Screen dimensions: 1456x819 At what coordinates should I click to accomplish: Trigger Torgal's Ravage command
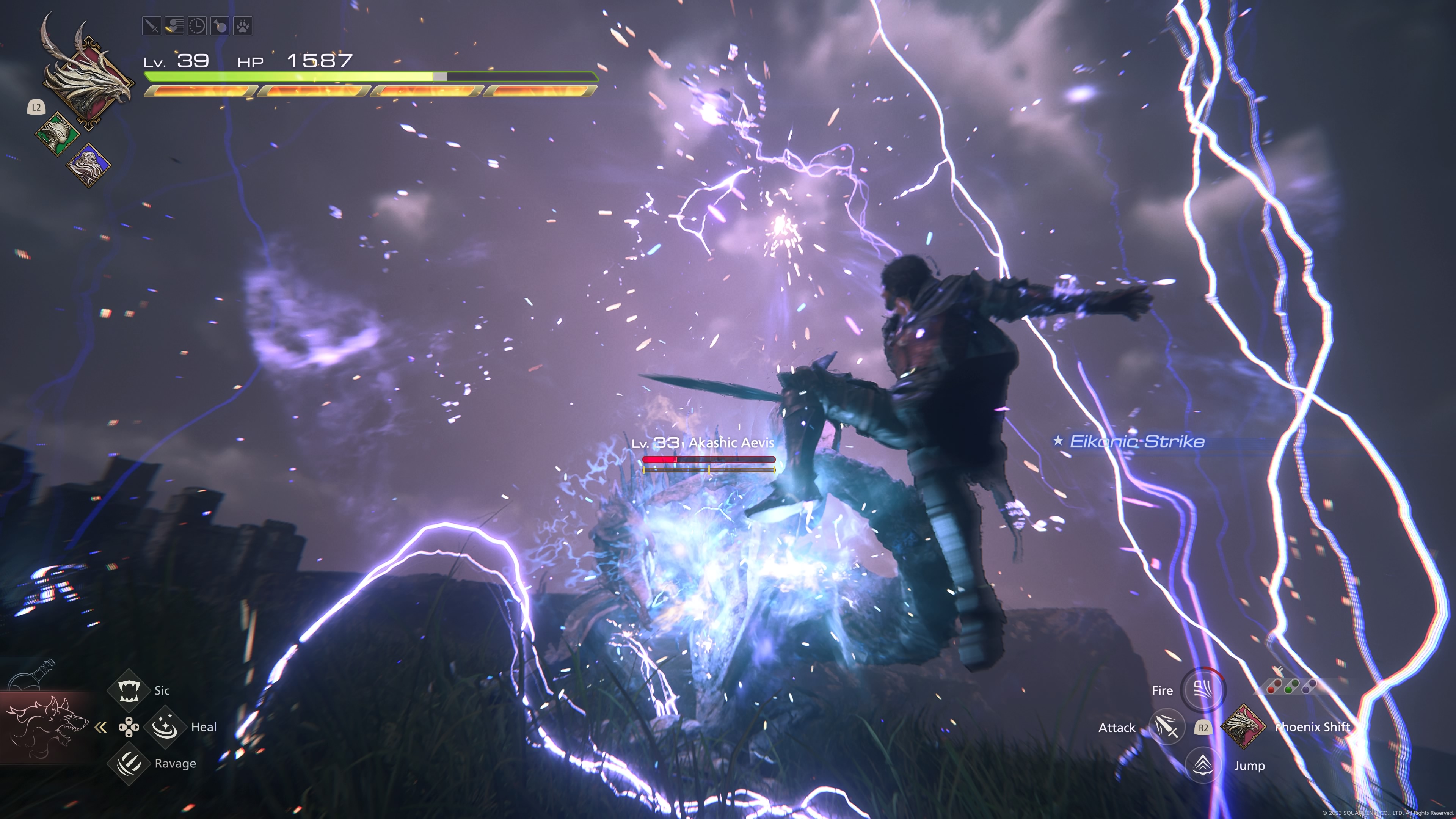coord(129,764)
